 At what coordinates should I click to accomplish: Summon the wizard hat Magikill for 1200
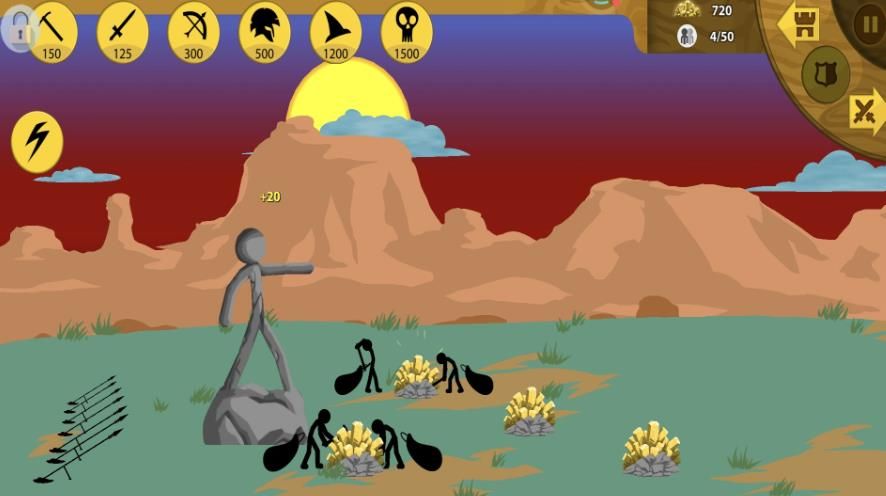(335, 30)
